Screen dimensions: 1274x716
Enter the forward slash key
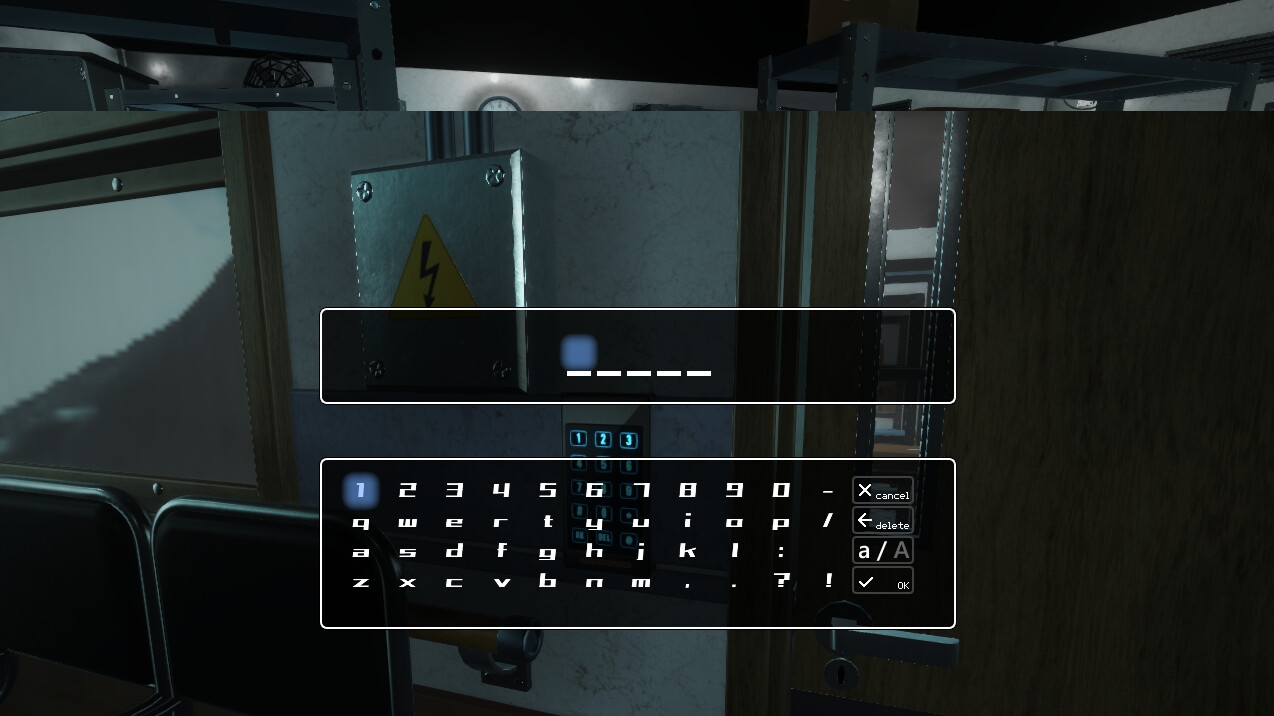tap(828, 521)
